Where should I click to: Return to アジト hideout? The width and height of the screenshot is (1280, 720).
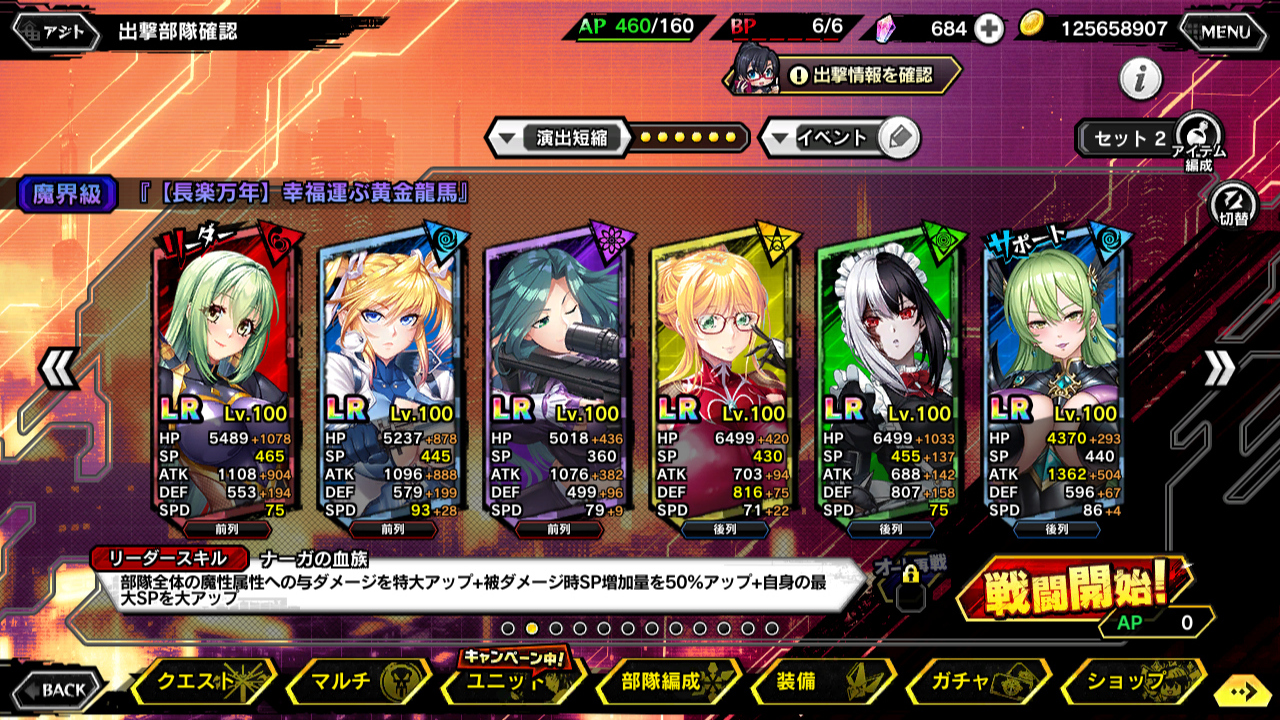(56, 32)
